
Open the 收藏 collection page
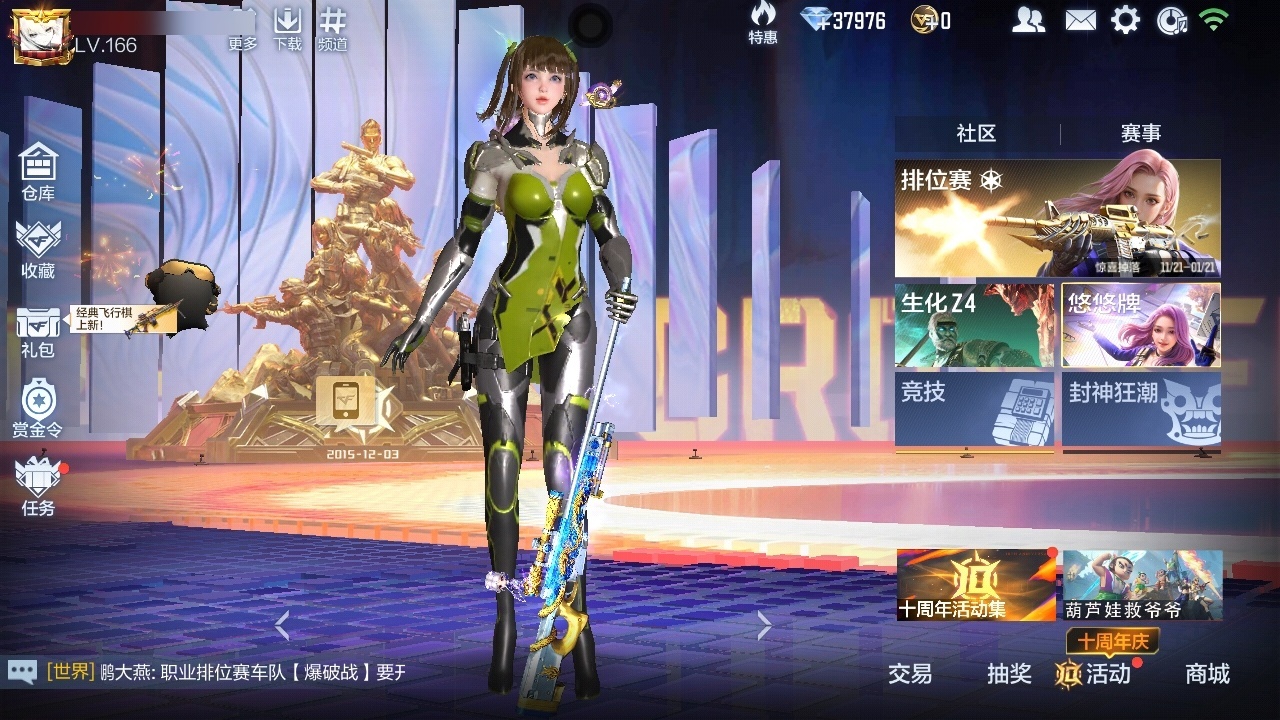click(x=38, y=245)
